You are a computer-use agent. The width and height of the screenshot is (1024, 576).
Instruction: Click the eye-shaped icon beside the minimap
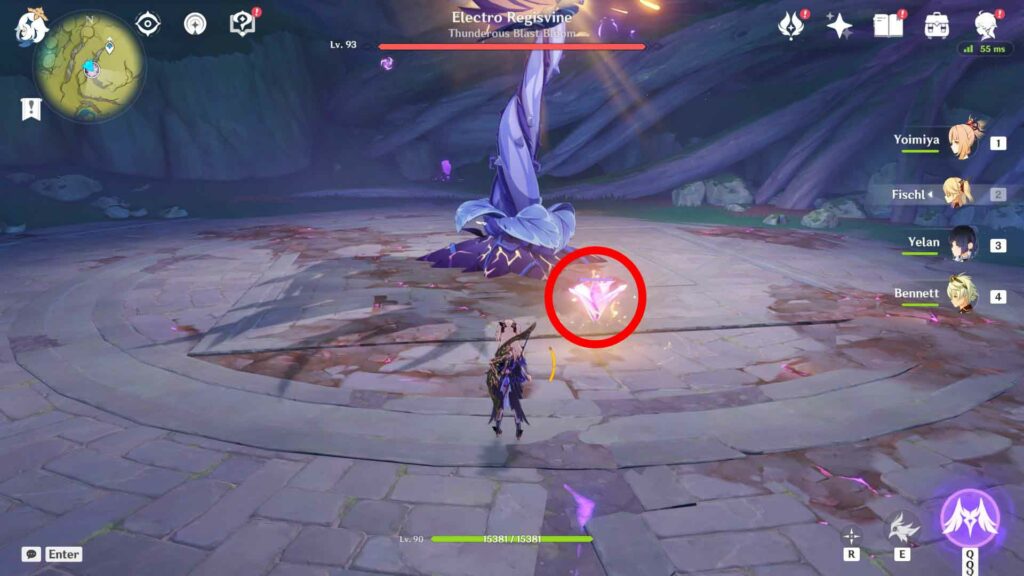pos(149,24)
